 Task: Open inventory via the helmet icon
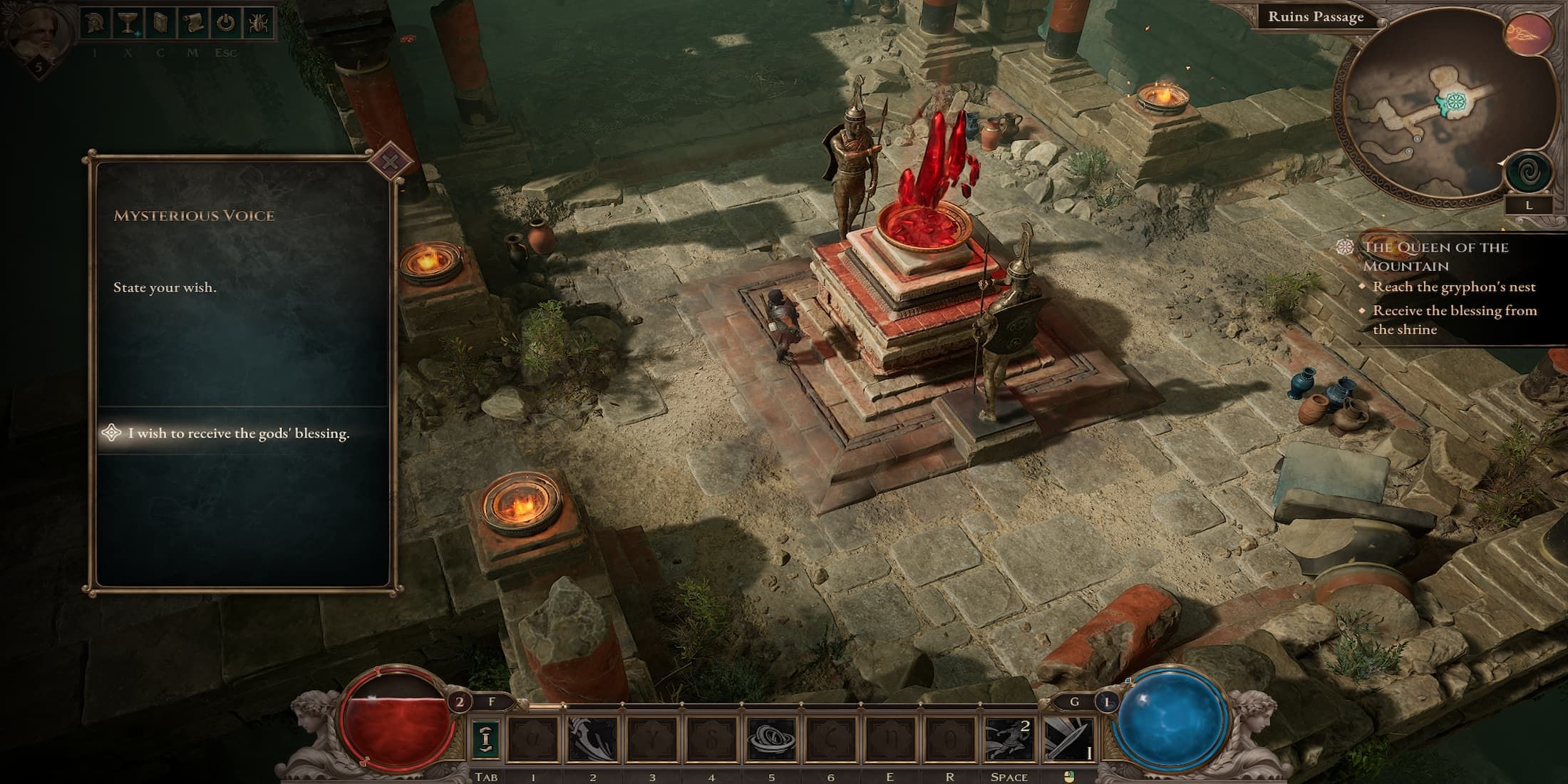point(95,24)
